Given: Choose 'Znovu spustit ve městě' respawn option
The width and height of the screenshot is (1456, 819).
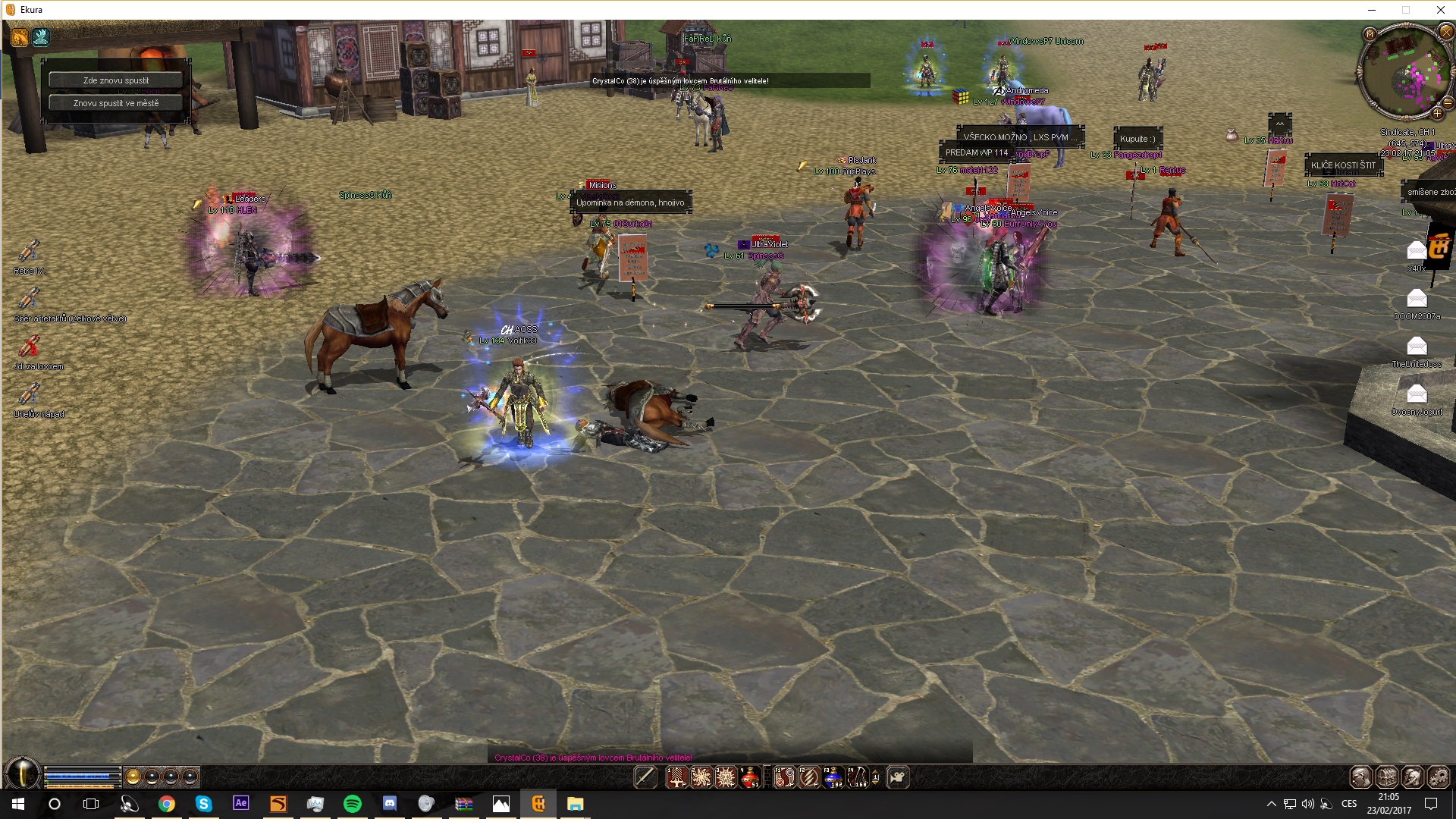Looking at the screenshot, I should point(116,103).
